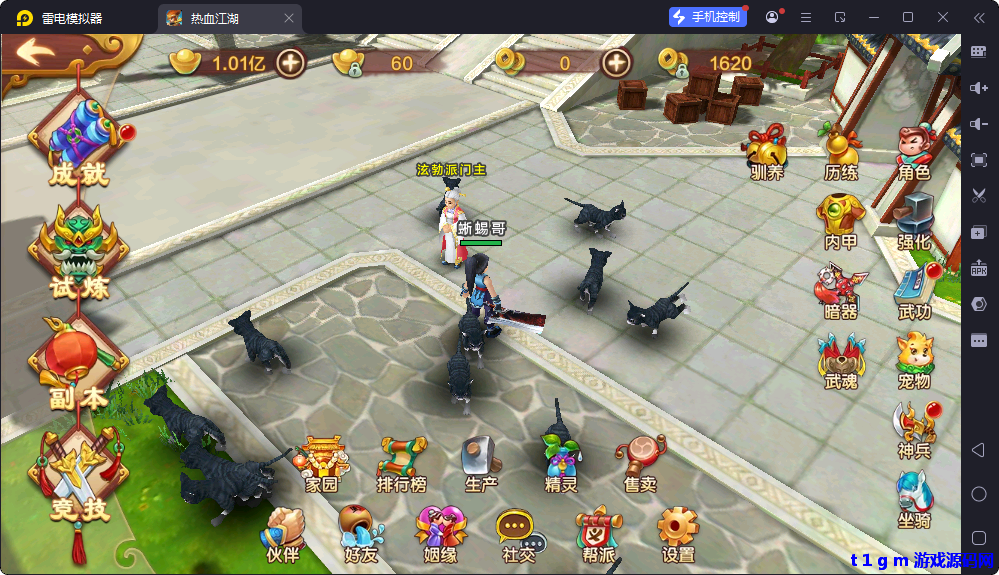This screenshot has height=575, width=999.
Task: Add gold ingots with the plus button next to 1.01亿
Action: pyautogui.click(x=291, y=63)
